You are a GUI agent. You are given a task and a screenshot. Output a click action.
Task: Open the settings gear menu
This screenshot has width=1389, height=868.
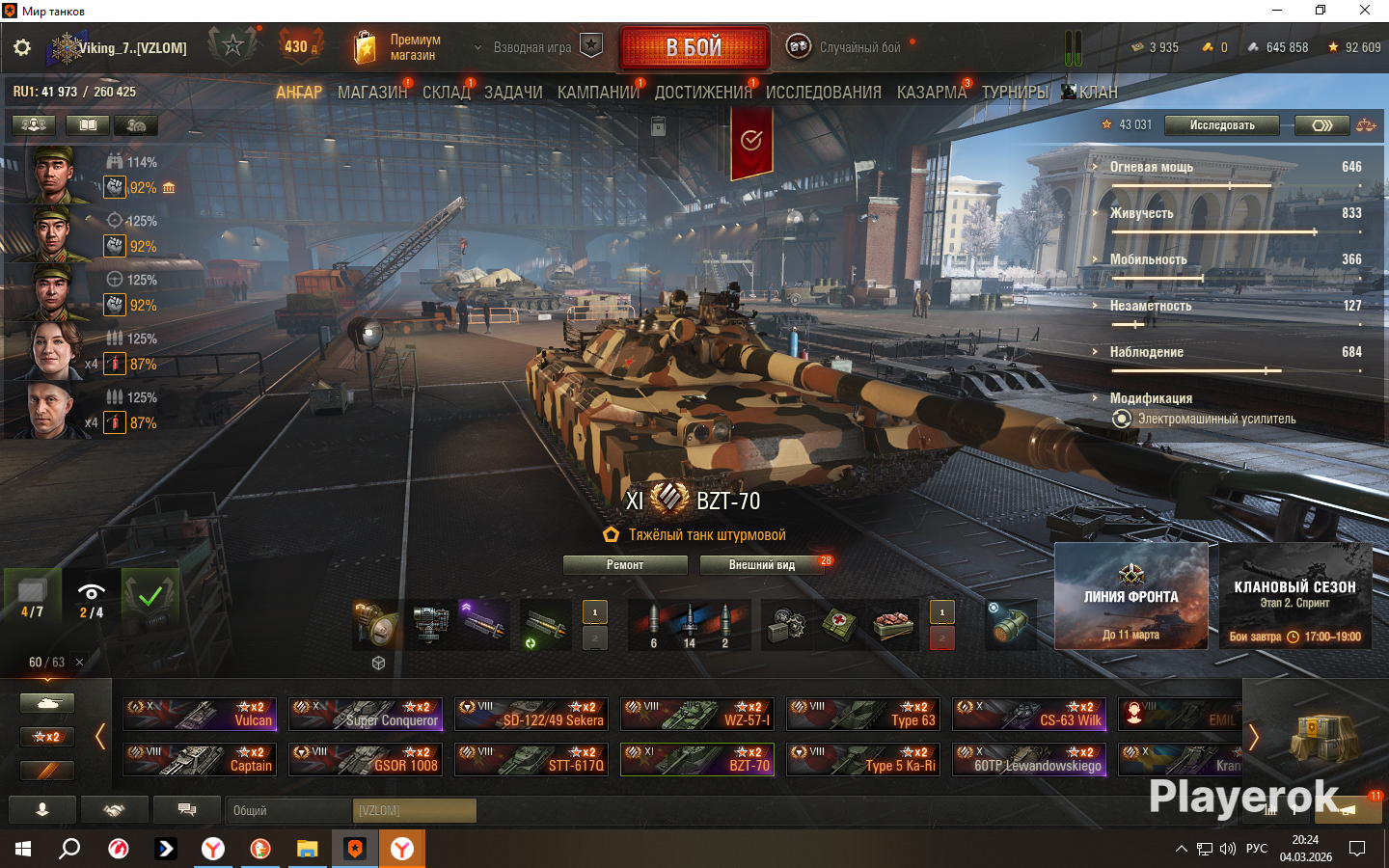[x=22, y=47]
